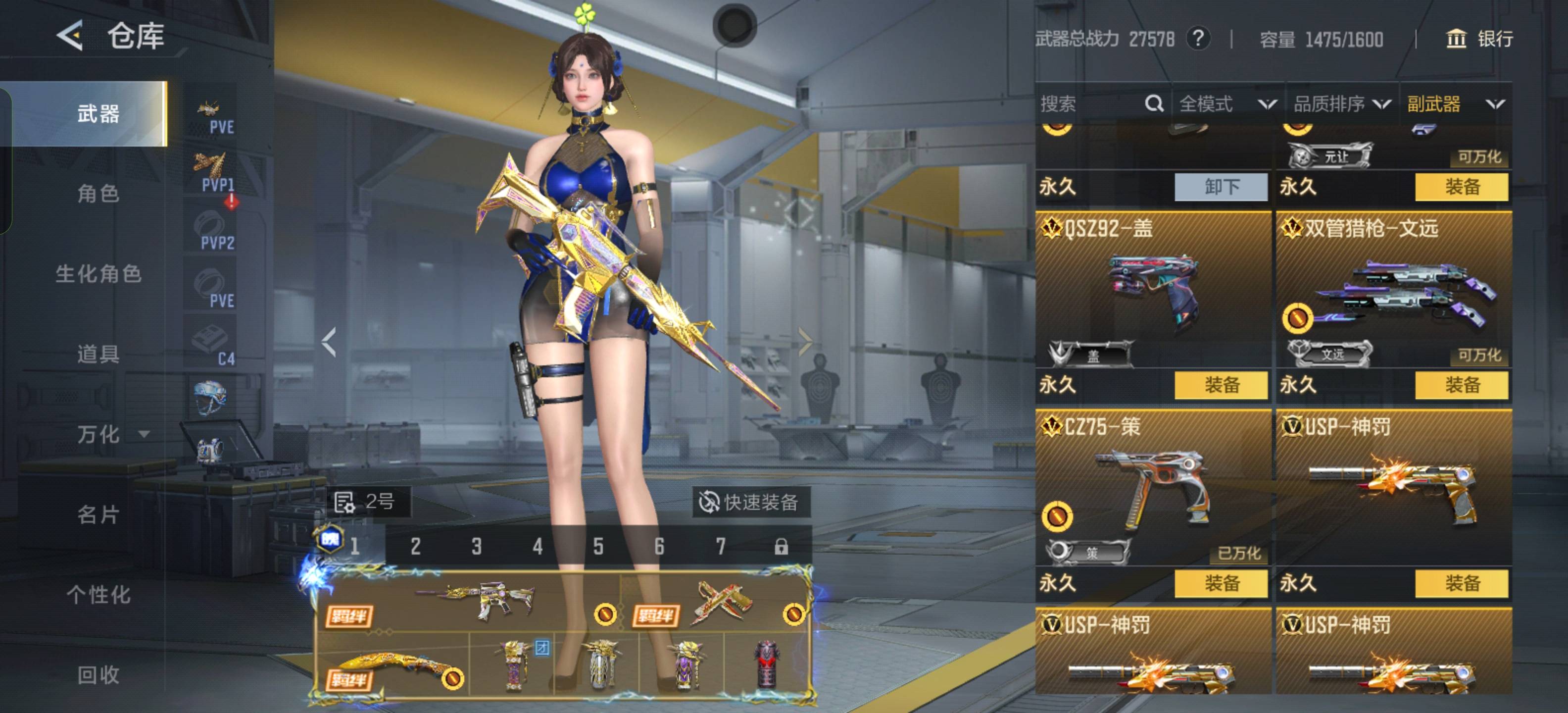Image resolution: width=1568 pixels, height=713 pixels.
Task: Open the 生化角色 category
Action: point(98,274)
